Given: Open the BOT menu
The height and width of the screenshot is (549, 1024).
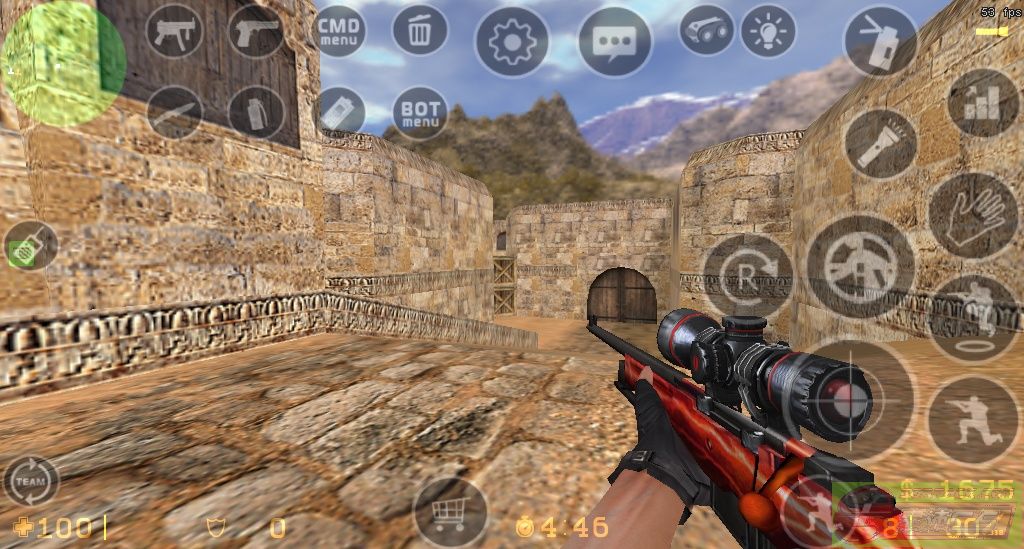Looking at the screenshot, I should (x=420, y=112).
